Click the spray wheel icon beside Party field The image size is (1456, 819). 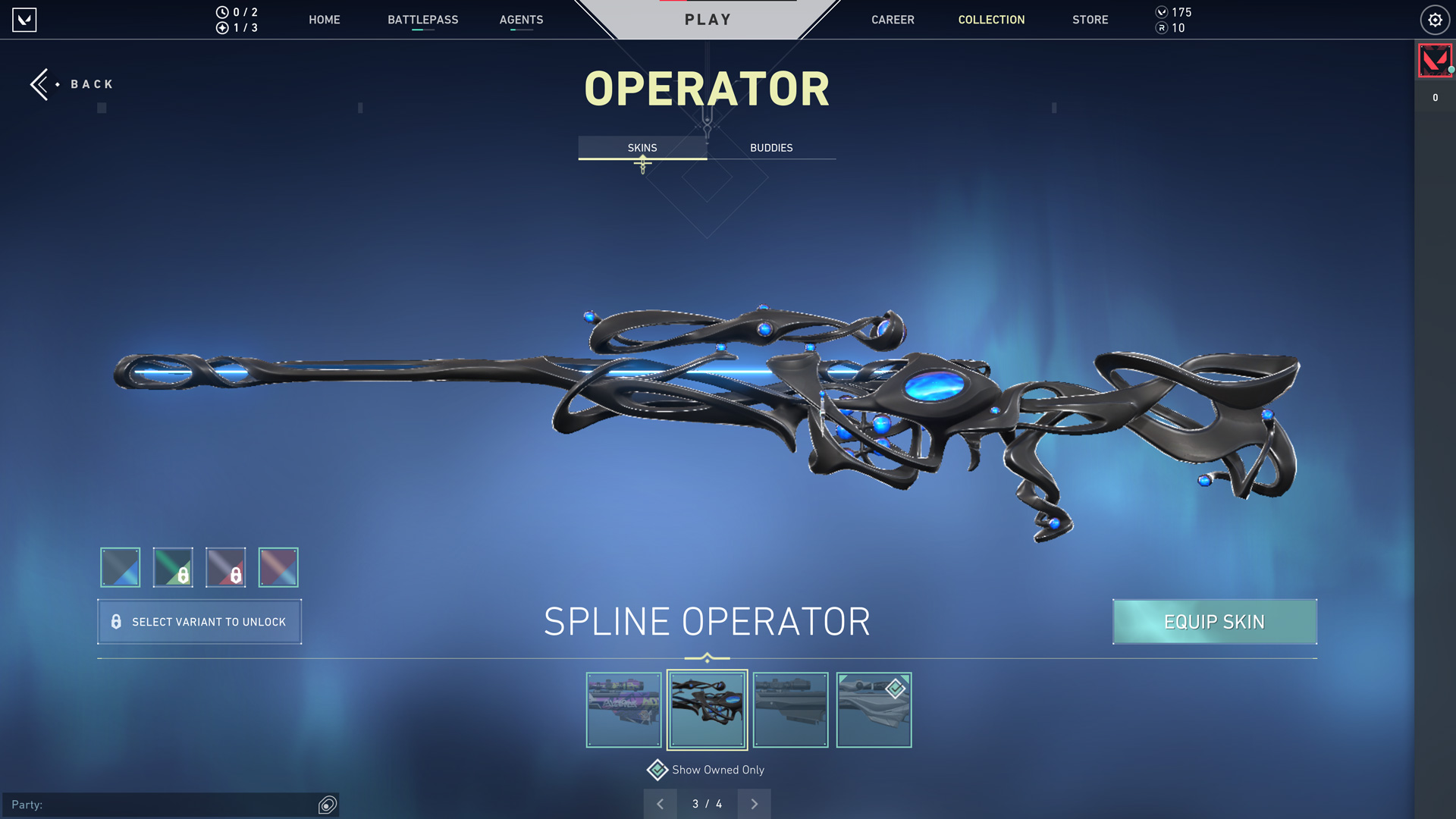326,805
